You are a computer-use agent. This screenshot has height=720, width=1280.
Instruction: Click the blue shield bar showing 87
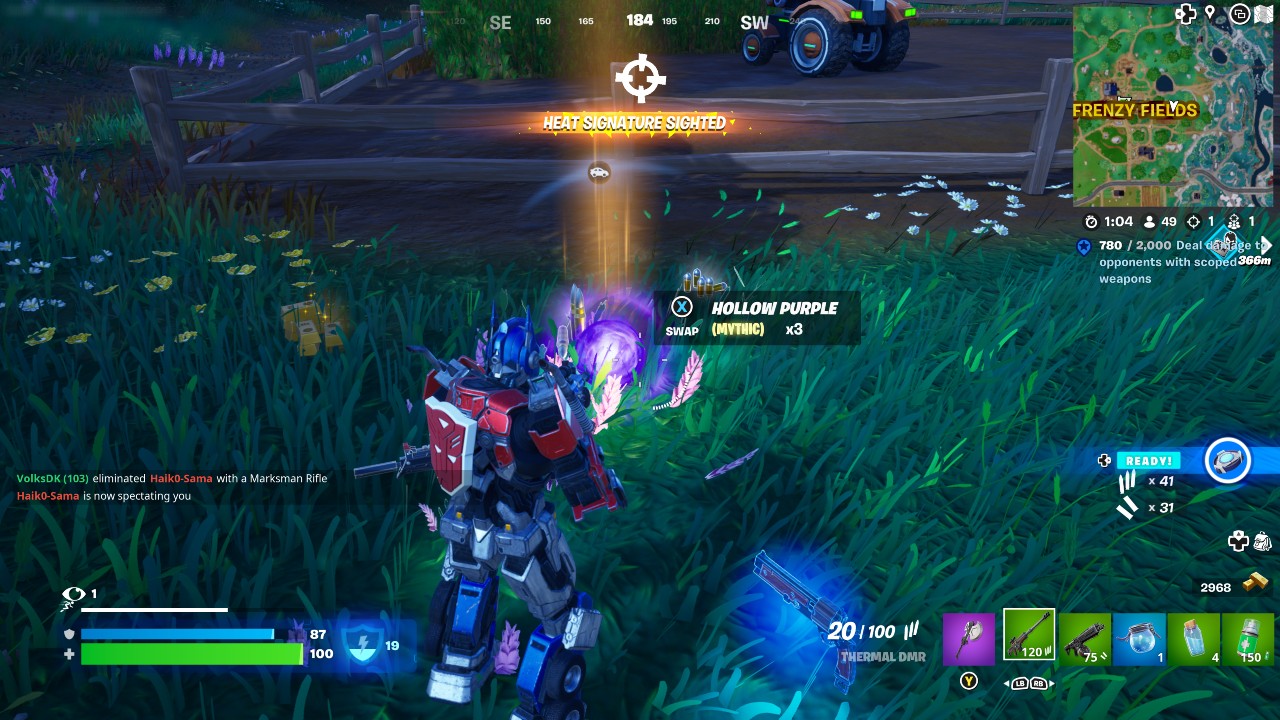tap(180, 633)
